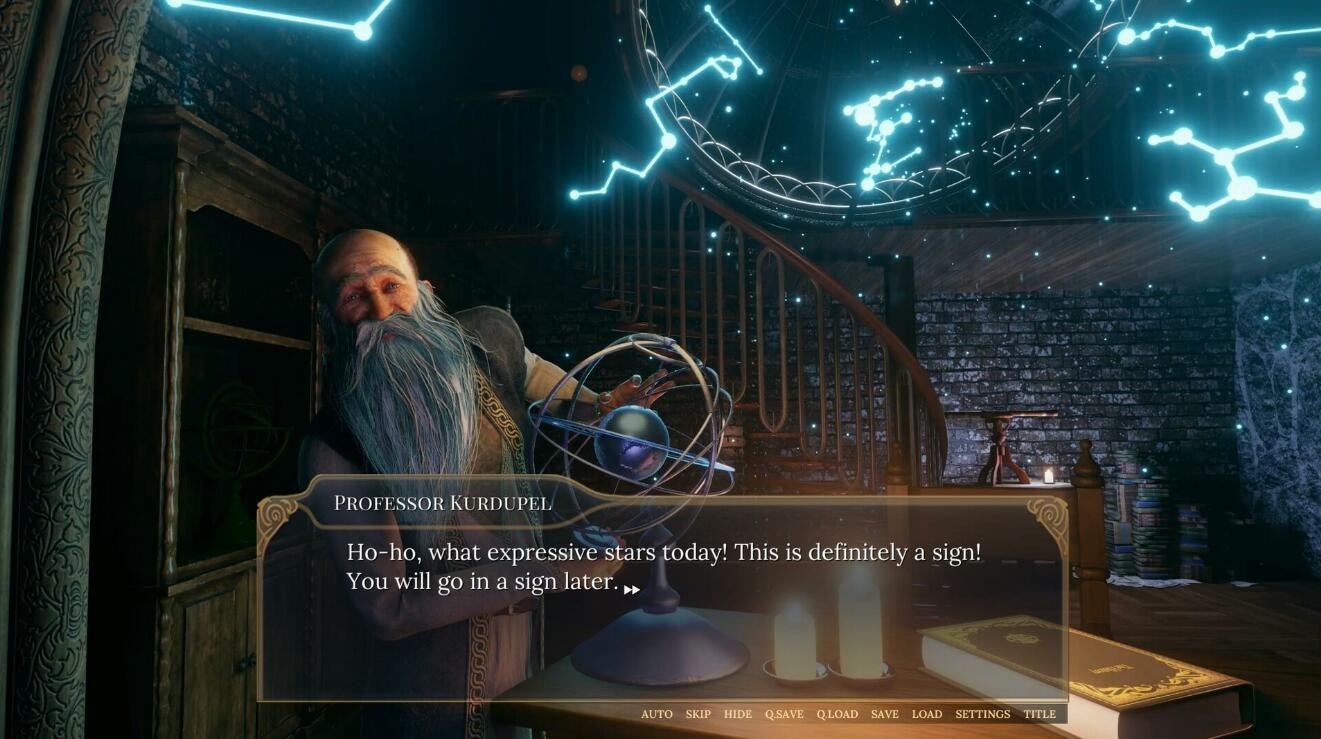This screenshot has width=1321, height=739.
Task: Click Professor Kurdupel's name plate
Action: (x=443, y=503)
